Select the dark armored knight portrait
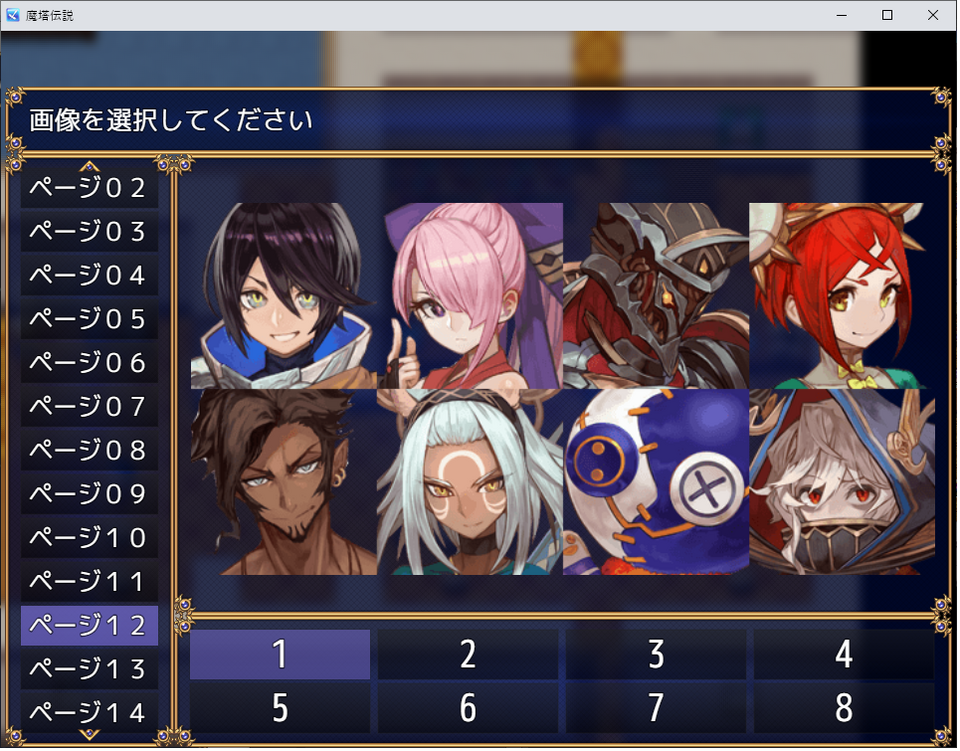The height and width of the screenshot is (751, 960). (x=655, y=295)
